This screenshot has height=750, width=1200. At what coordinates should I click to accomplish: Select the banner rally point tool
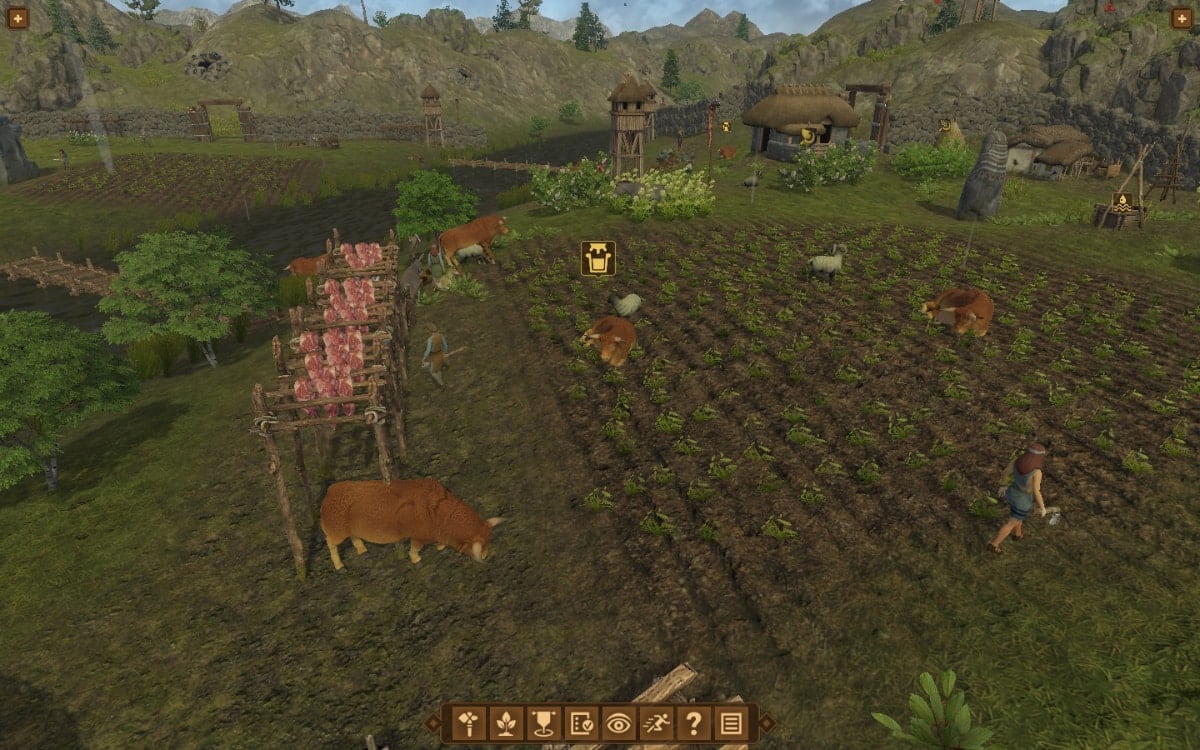coord(543,723)
